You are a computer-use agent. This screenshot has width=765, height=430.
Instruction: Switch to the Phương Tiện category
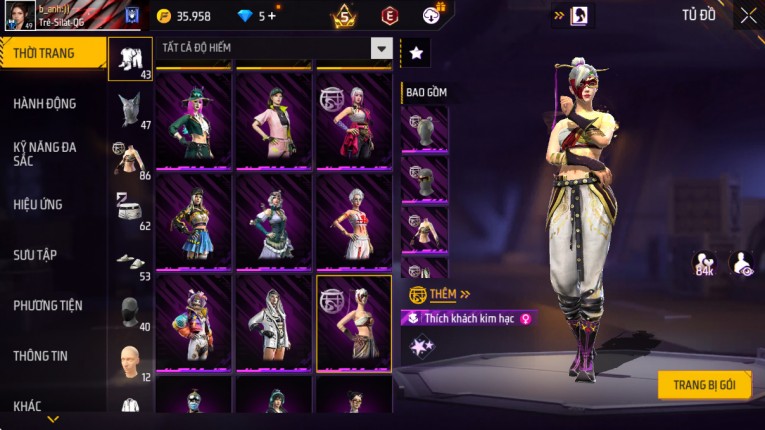(x=48, y=305)
